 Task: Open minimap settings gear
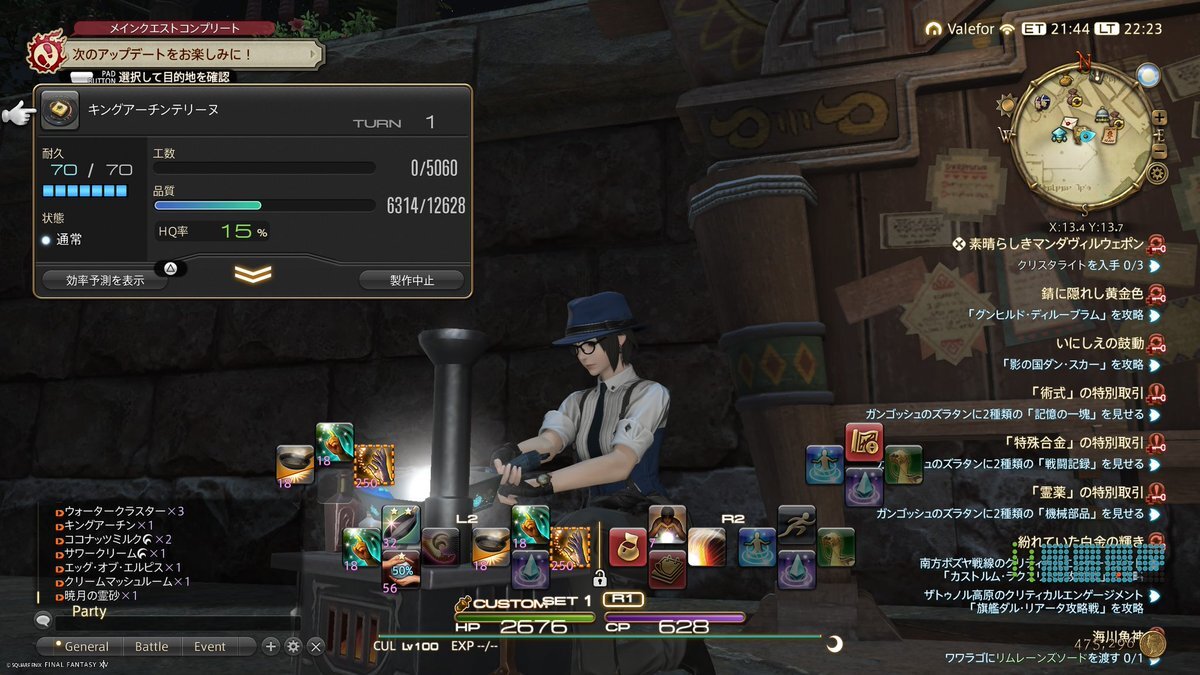(x=1158, y=174)
